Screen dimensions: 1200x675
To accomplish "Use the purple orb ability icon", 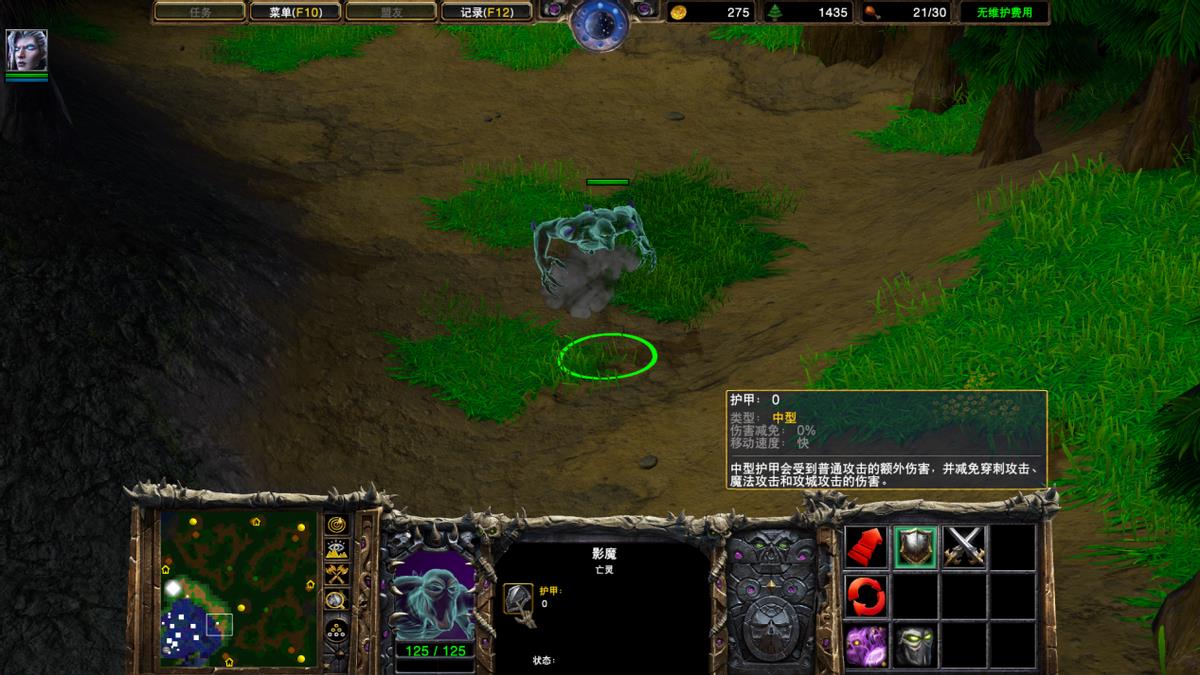I will click(x=866, y=645).
